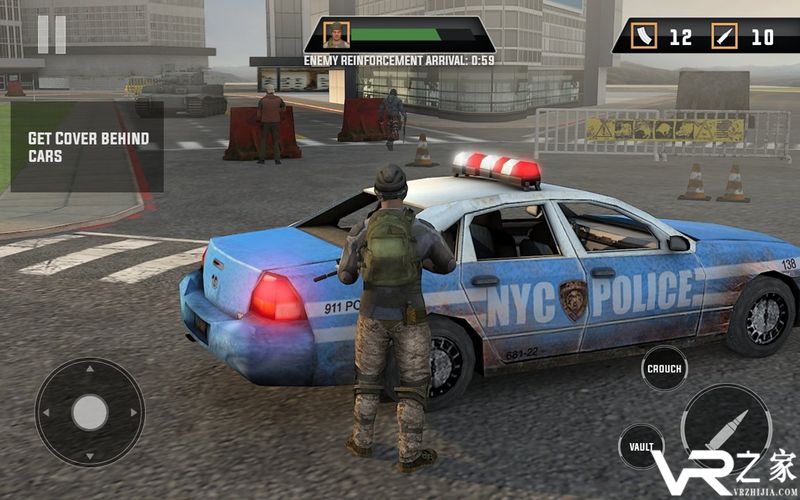
Task: Tap the virtual movement joystick
Action: (90, 412)
